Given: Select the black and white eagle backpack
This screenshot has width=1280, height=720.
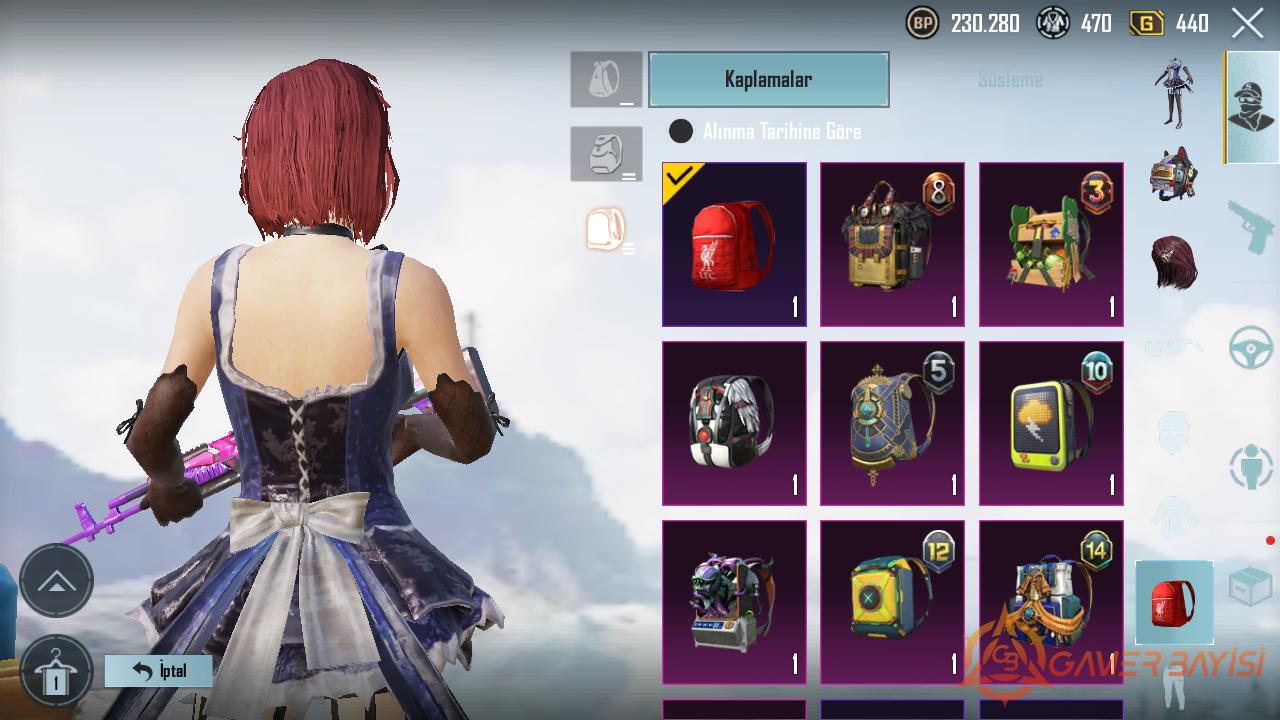Looking at the screenshot, I should coord(734,423).
